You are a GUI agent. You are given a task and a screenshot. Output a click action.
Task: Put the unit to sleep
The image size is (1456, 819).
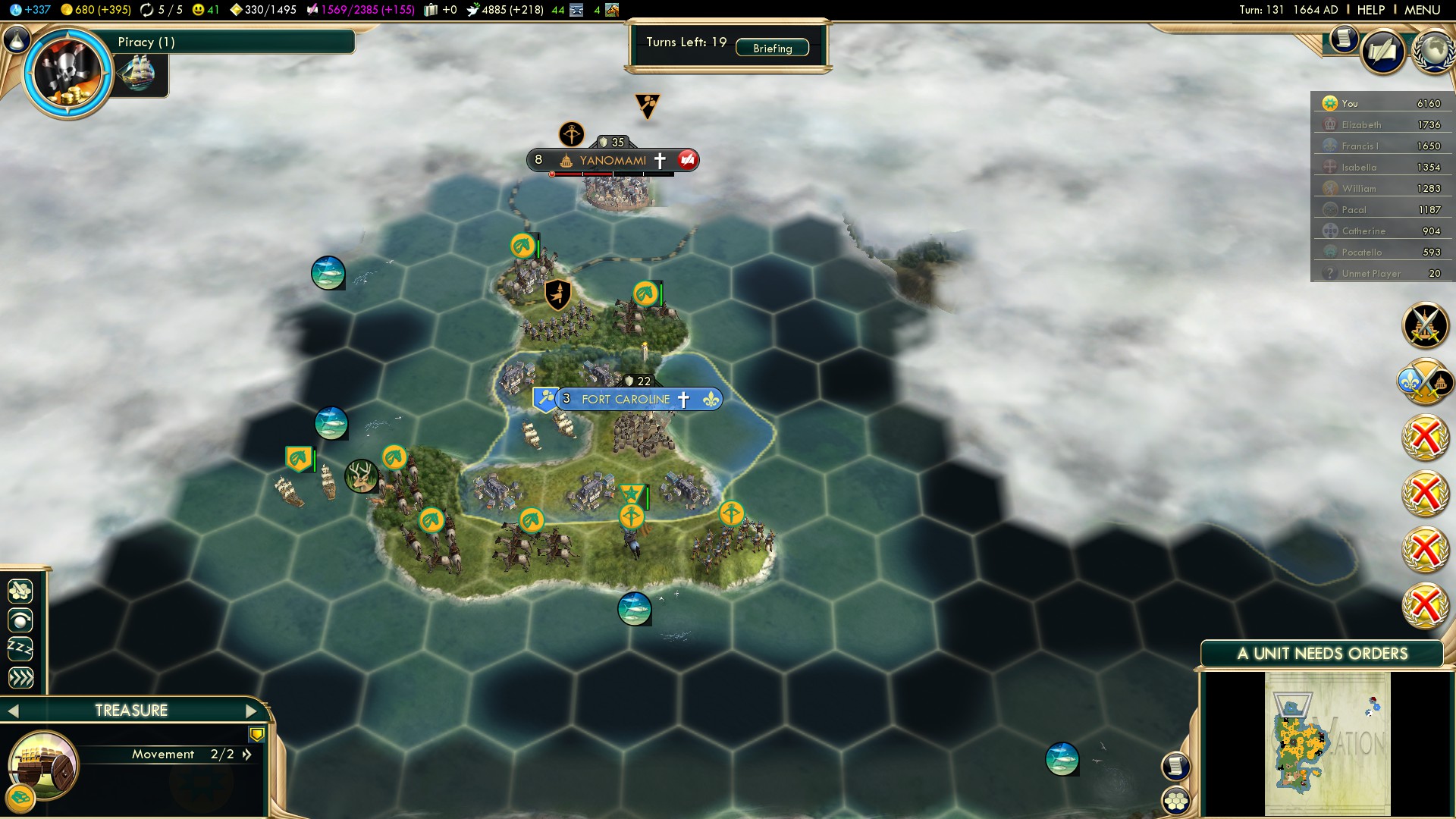pyautogui.click(x=20, y=648)
